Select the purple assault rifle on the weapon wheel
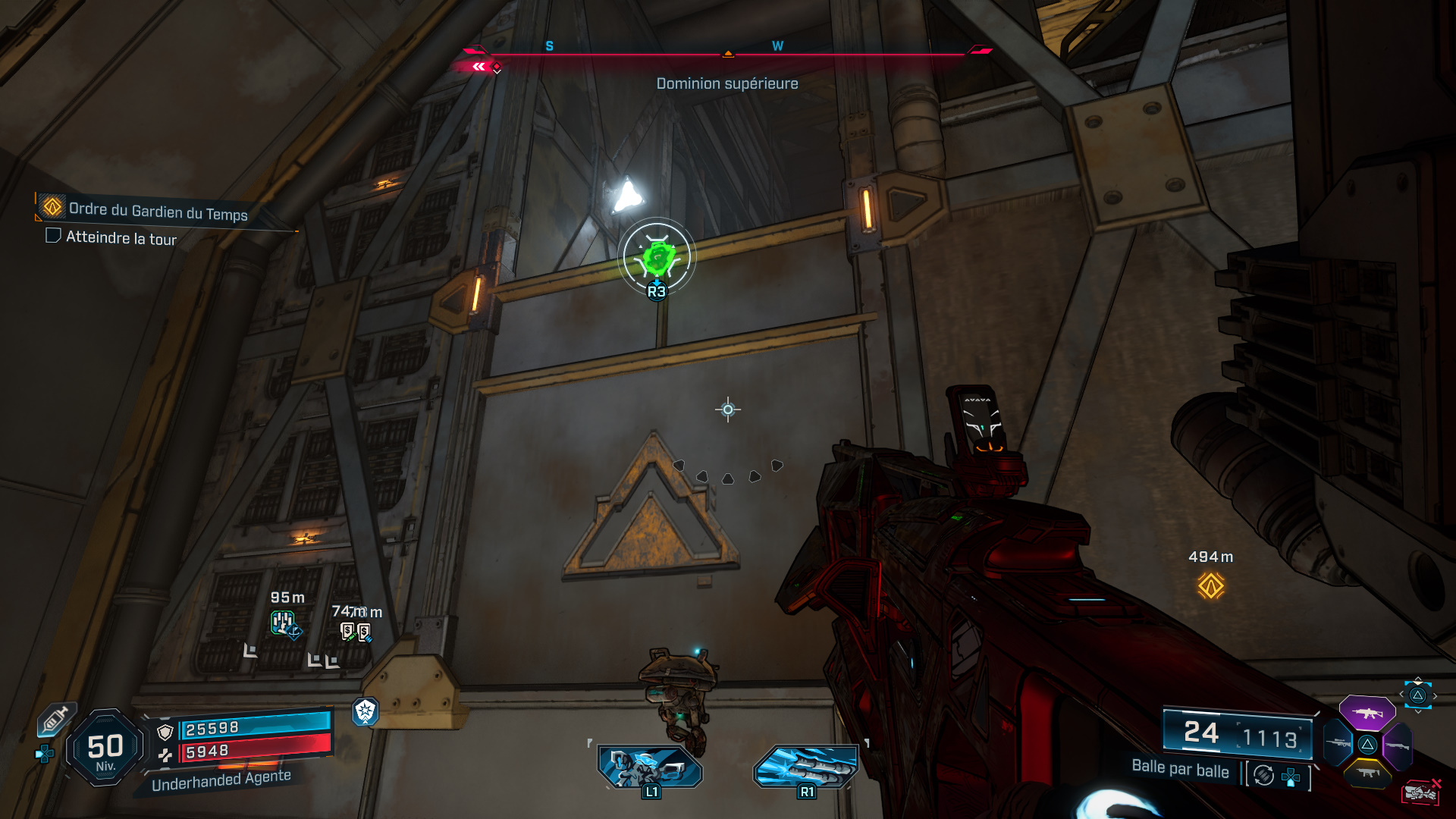The height and width of the screenshot is (819, 1456). [x=1367, y=714]
